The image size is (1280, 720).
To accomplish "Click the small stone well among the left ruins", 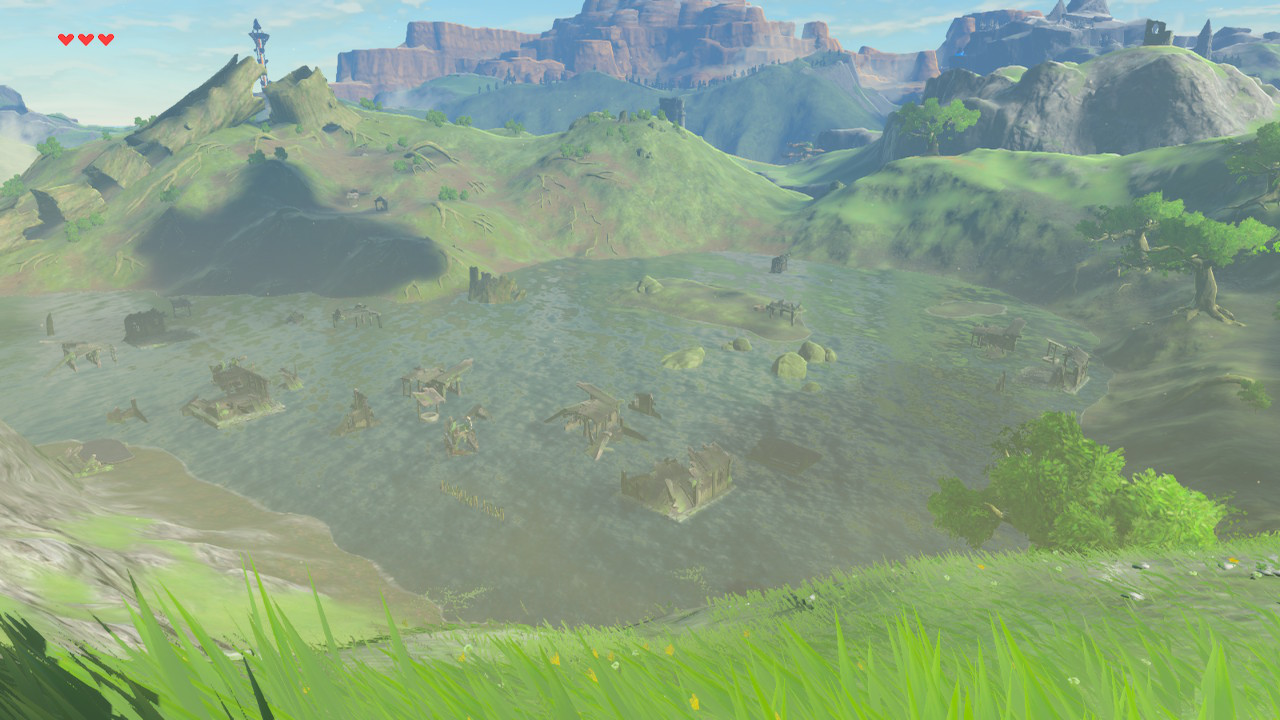I will pos(430,417).
